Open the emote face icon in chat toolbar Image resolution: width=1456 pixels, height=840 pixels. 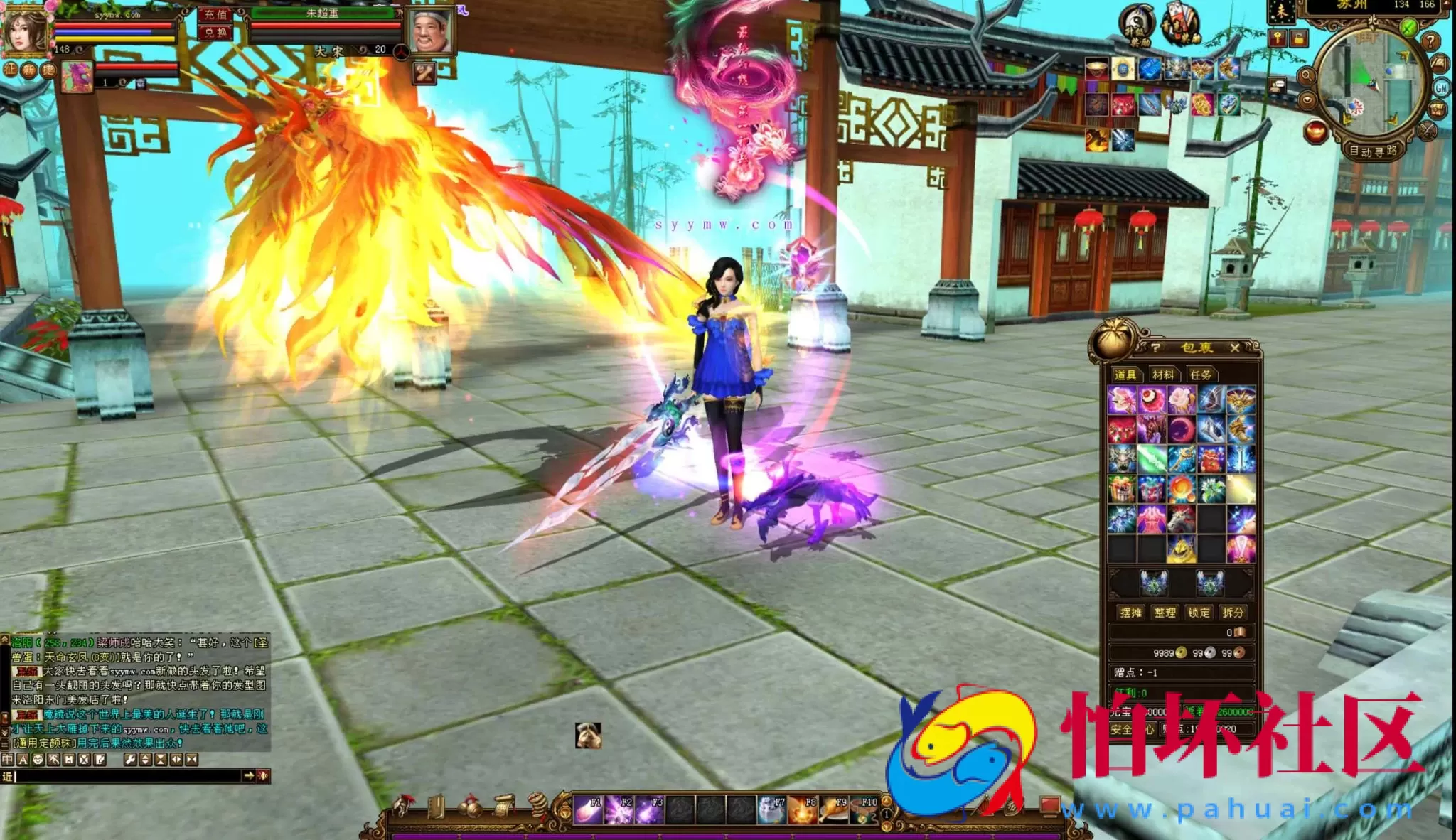[x=39, y=760]
